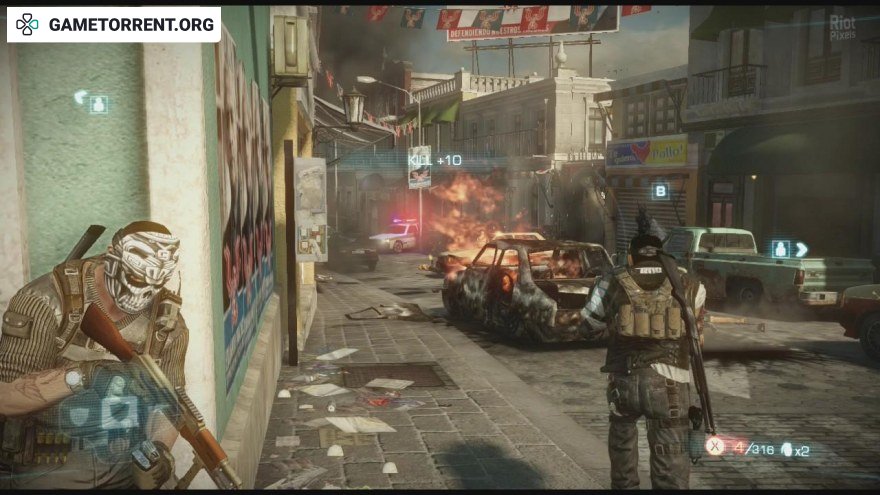Screen dimensions: 880x495
Task: Click the teammate marker with right-pointing chevron
Action: pyautogui.click(x=788, y=249)
